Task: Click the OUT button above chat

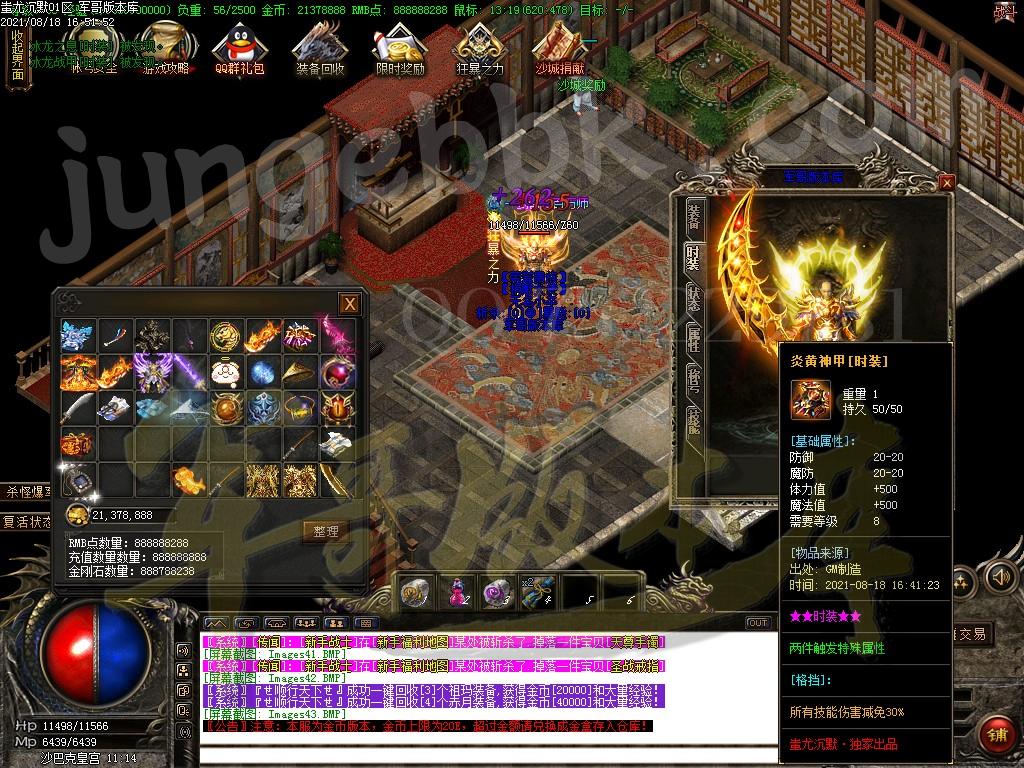Action: (x=758, y=623)
